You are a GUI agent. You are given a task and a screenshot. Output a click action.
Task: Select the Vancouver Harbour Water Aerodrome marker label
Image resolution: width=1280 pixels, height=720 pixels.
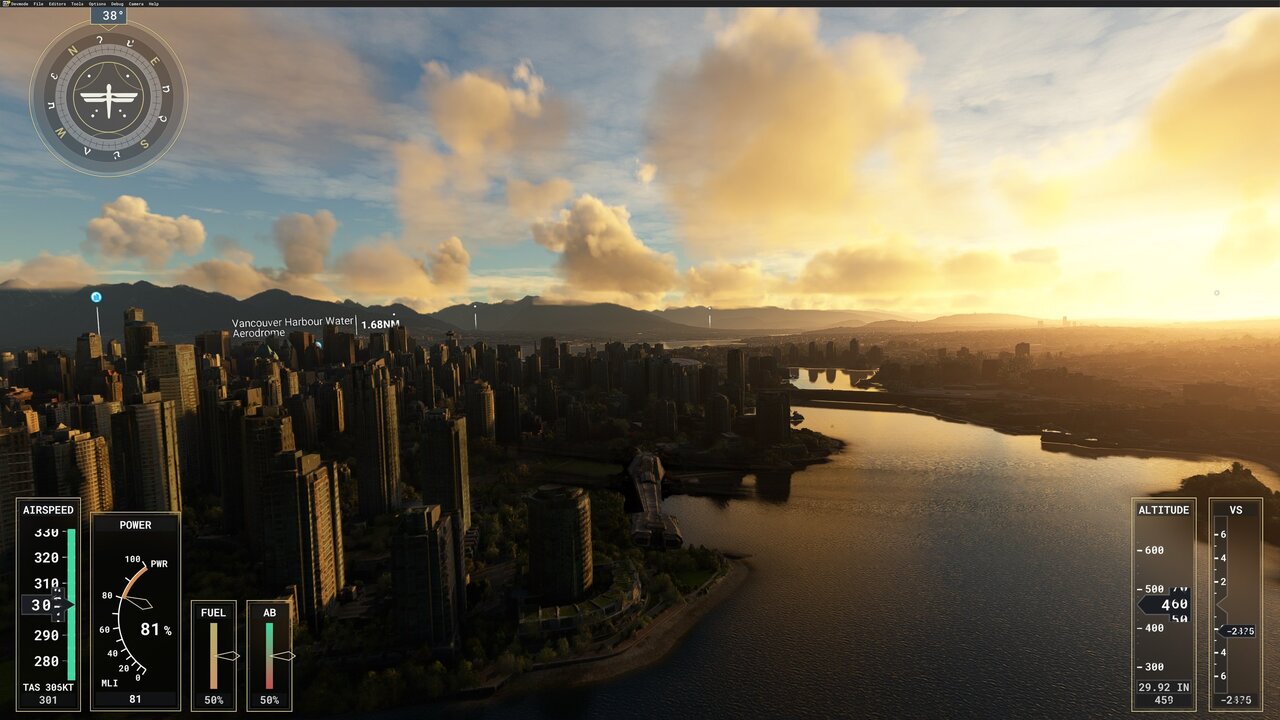[293, 327]
